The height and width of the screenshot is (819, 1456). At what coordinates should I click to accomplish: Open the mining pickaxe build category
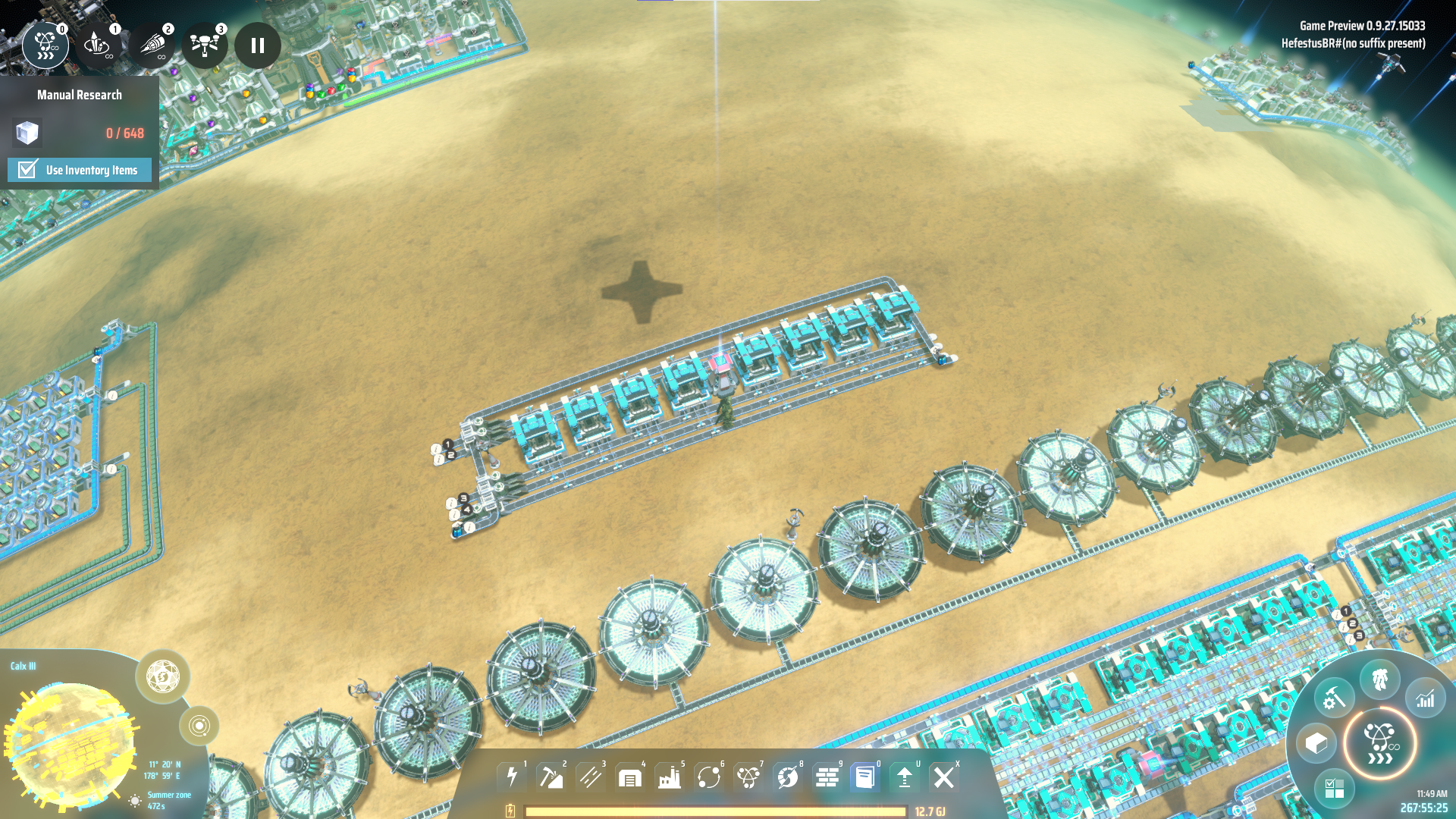(x=551, y=777)
